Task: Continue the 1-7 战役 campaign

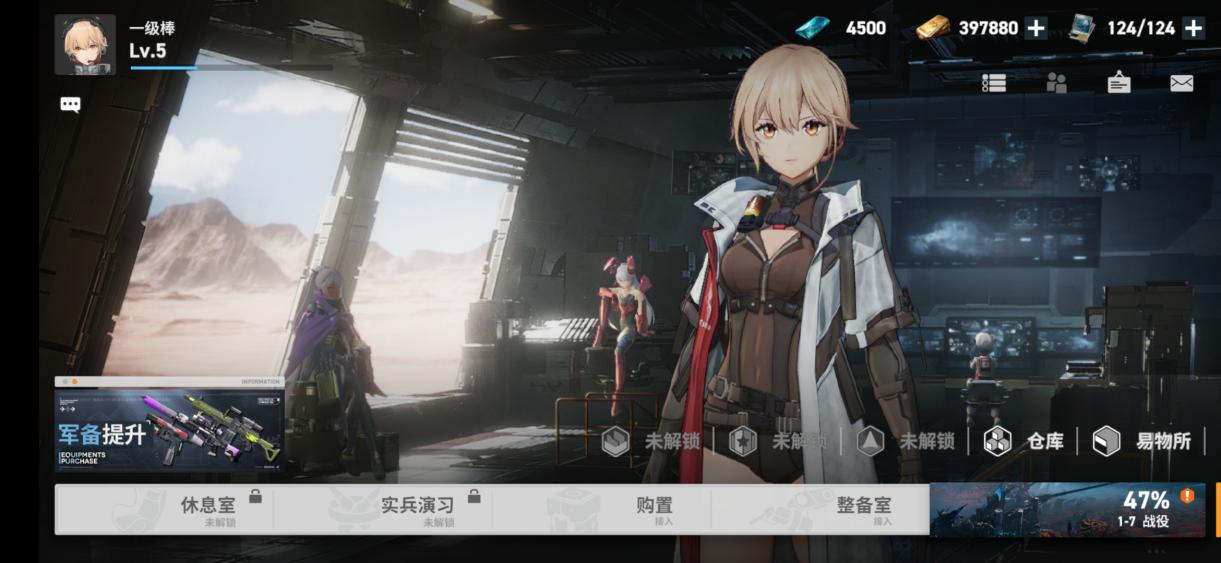Action: coord(1067,510)
